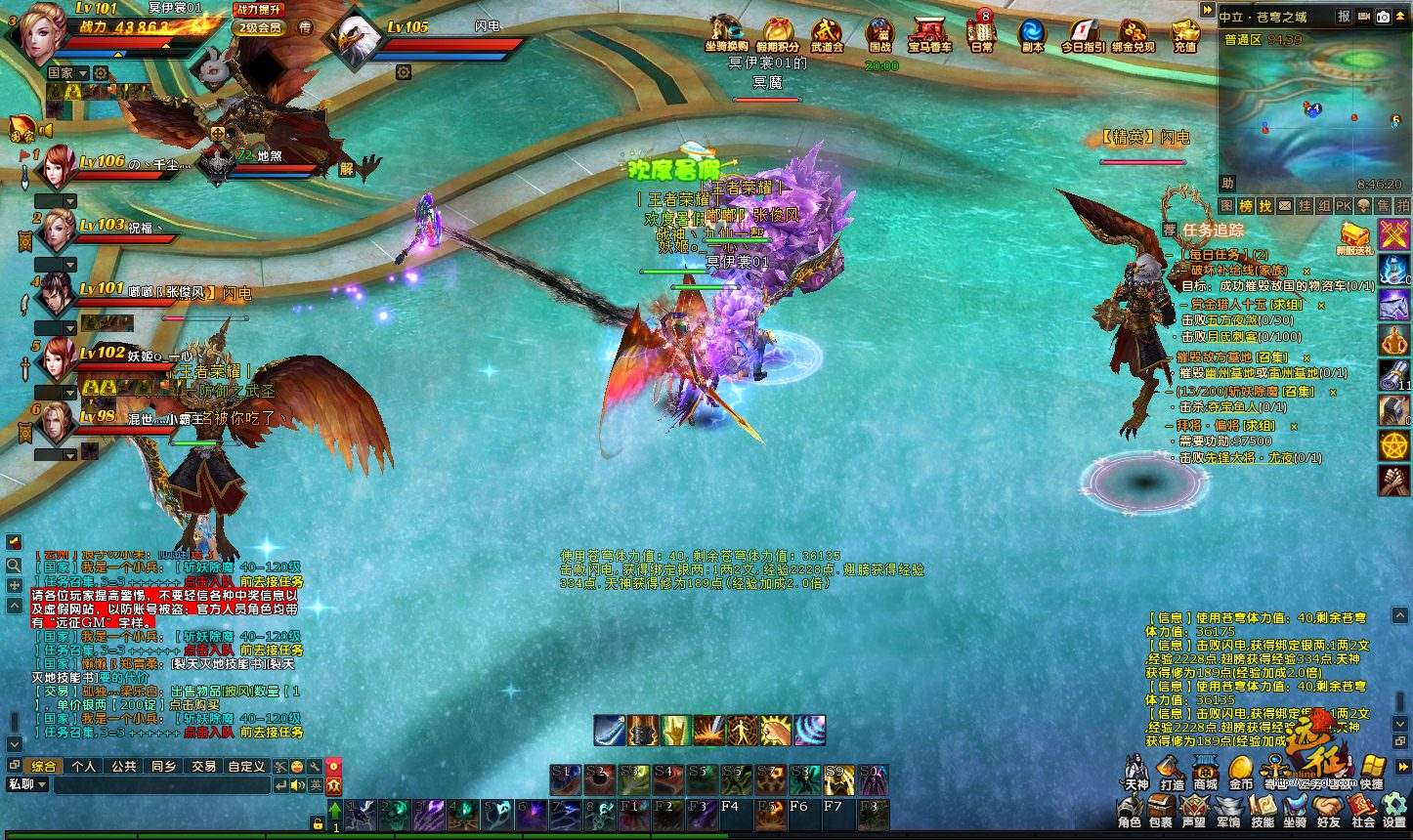Open the 好友 friends list
The height and width of the screenshot is (840, 1413).
coord(1328,811)
